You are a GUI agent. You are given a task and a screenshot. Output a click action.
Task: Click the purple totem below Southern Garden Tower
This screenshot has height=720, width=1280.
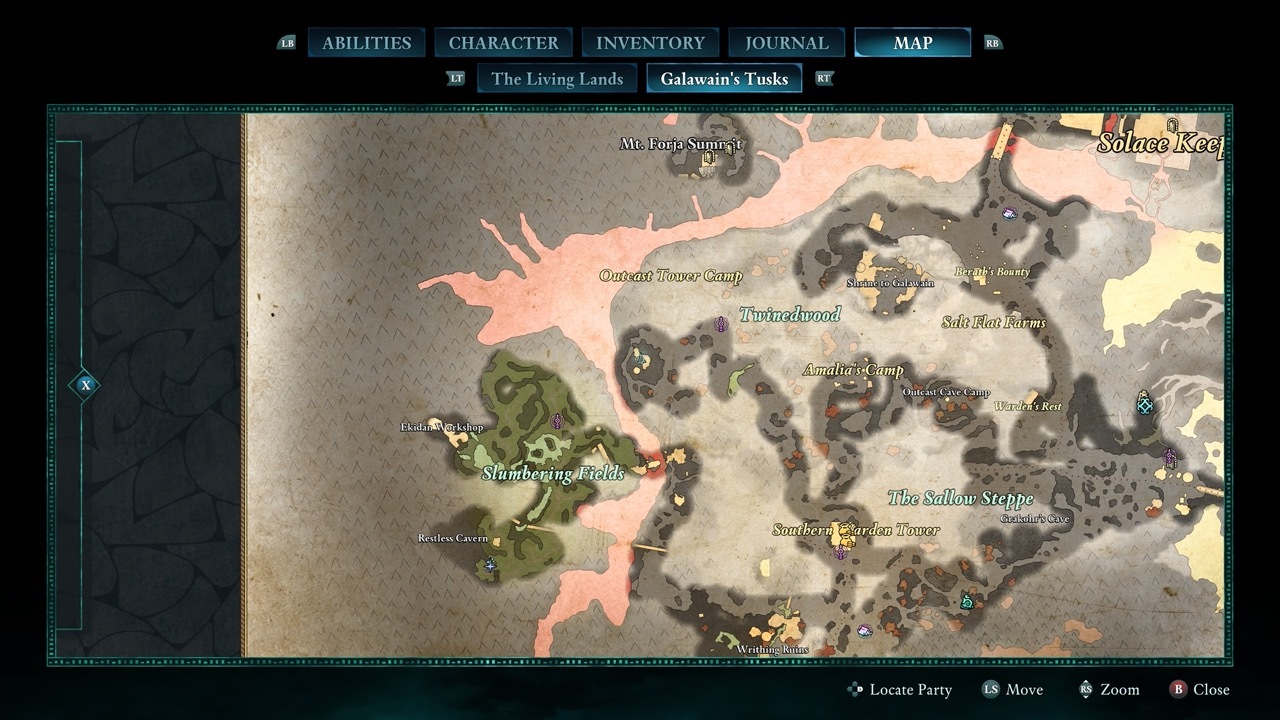pos(840,554)
